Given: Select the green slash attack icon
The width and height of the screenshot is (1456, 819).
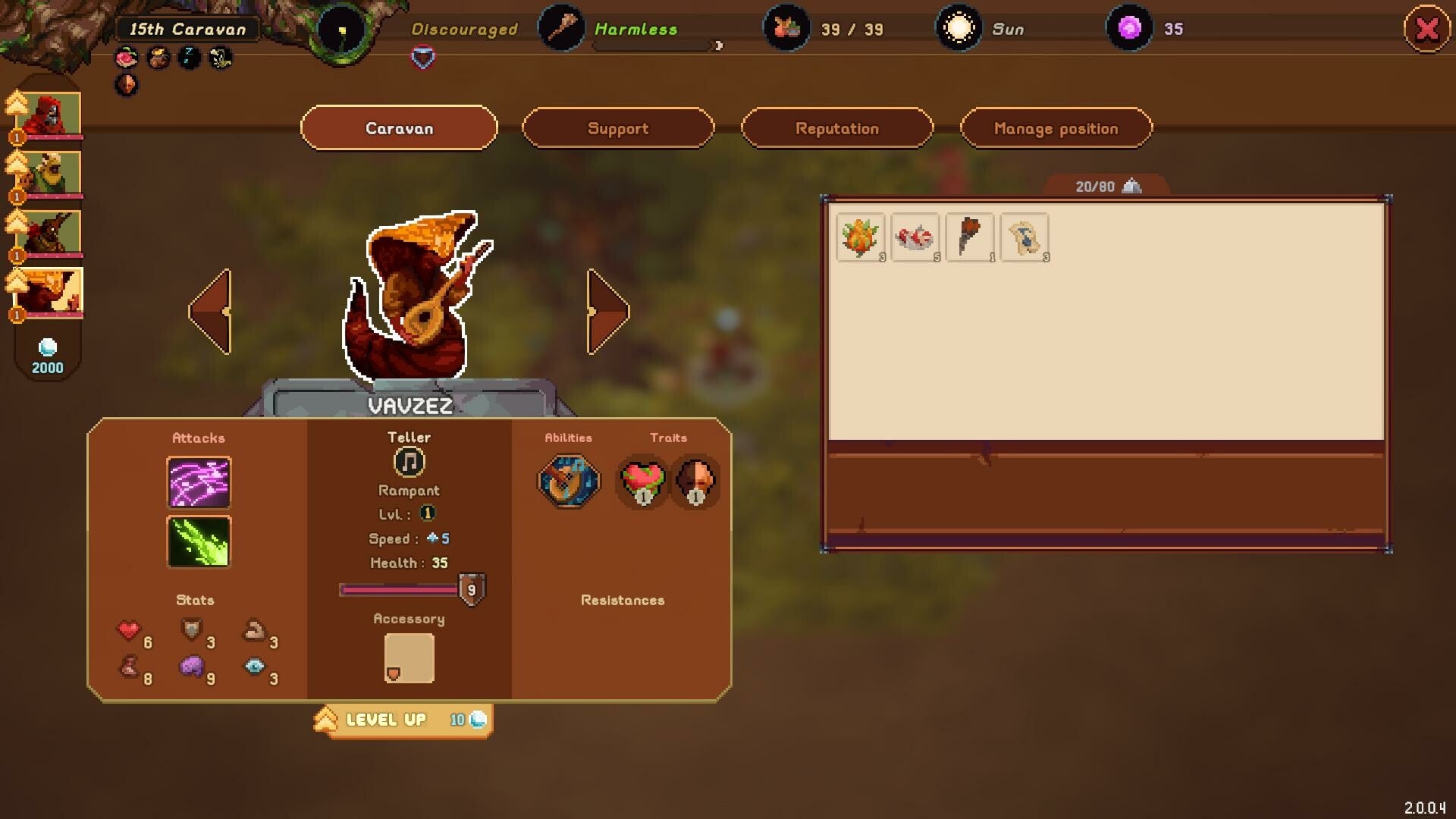Looking at the screenshot, I should point(199,541).
